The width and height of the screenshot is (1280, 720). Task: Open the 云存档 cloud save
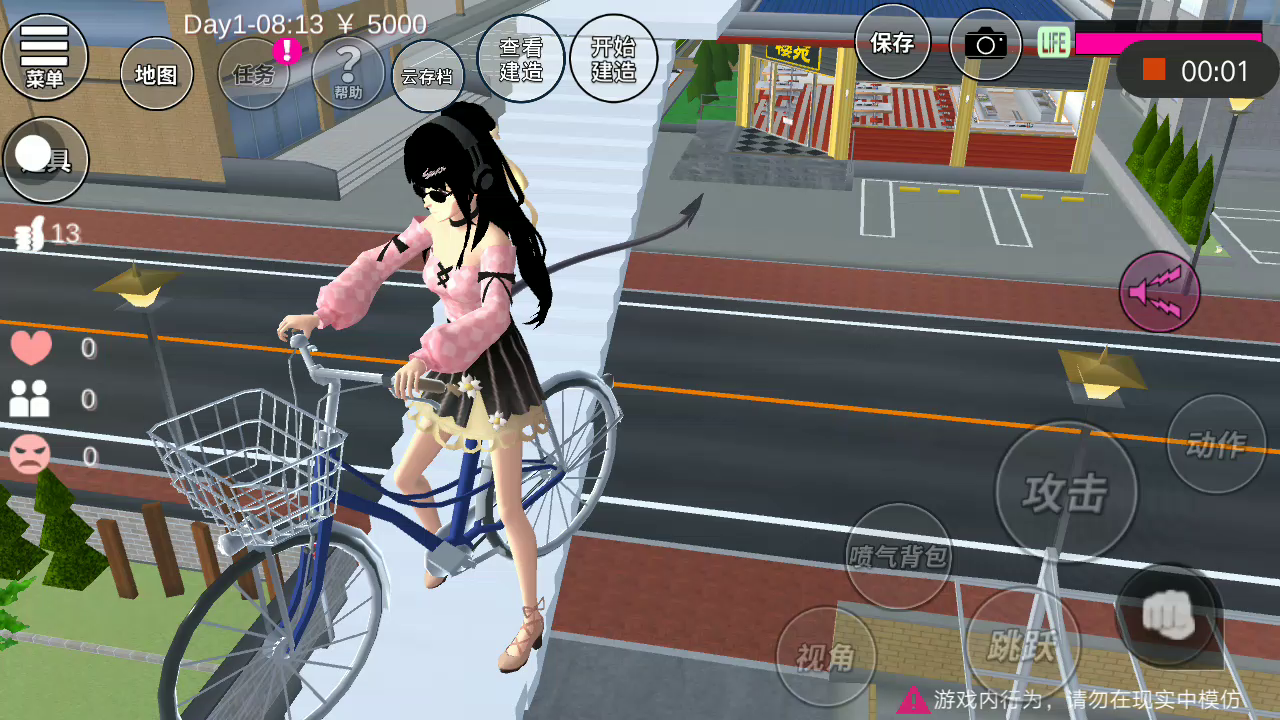click(428, 76)
